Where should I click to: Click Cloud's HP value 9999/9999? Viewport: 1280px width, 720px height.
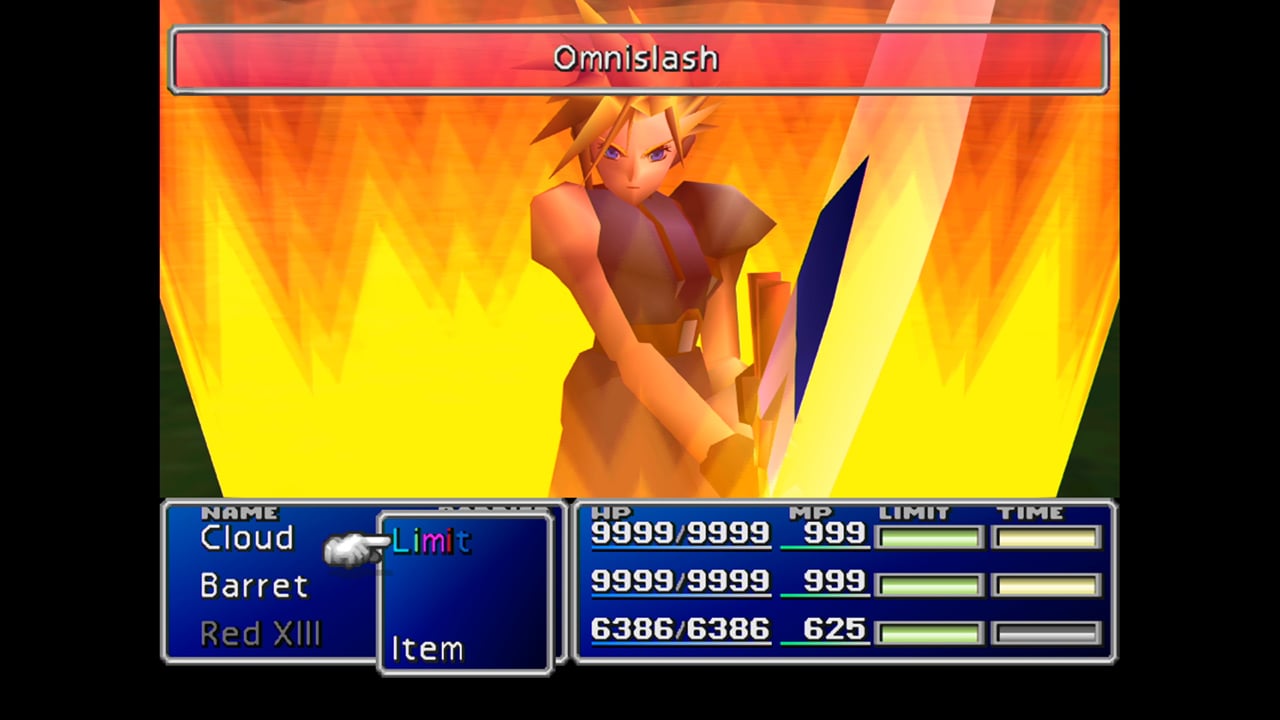pos(680,533)
